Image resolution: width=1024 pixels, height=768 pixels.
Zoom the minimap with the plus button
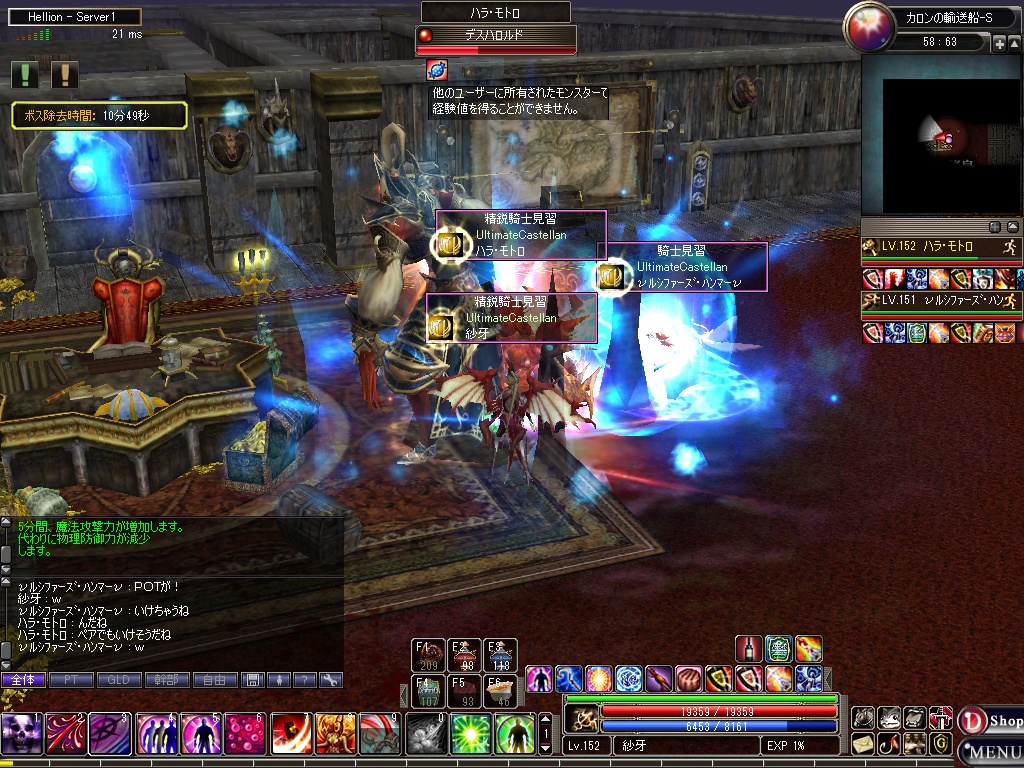pyautogui.click(x=999, y=44)
